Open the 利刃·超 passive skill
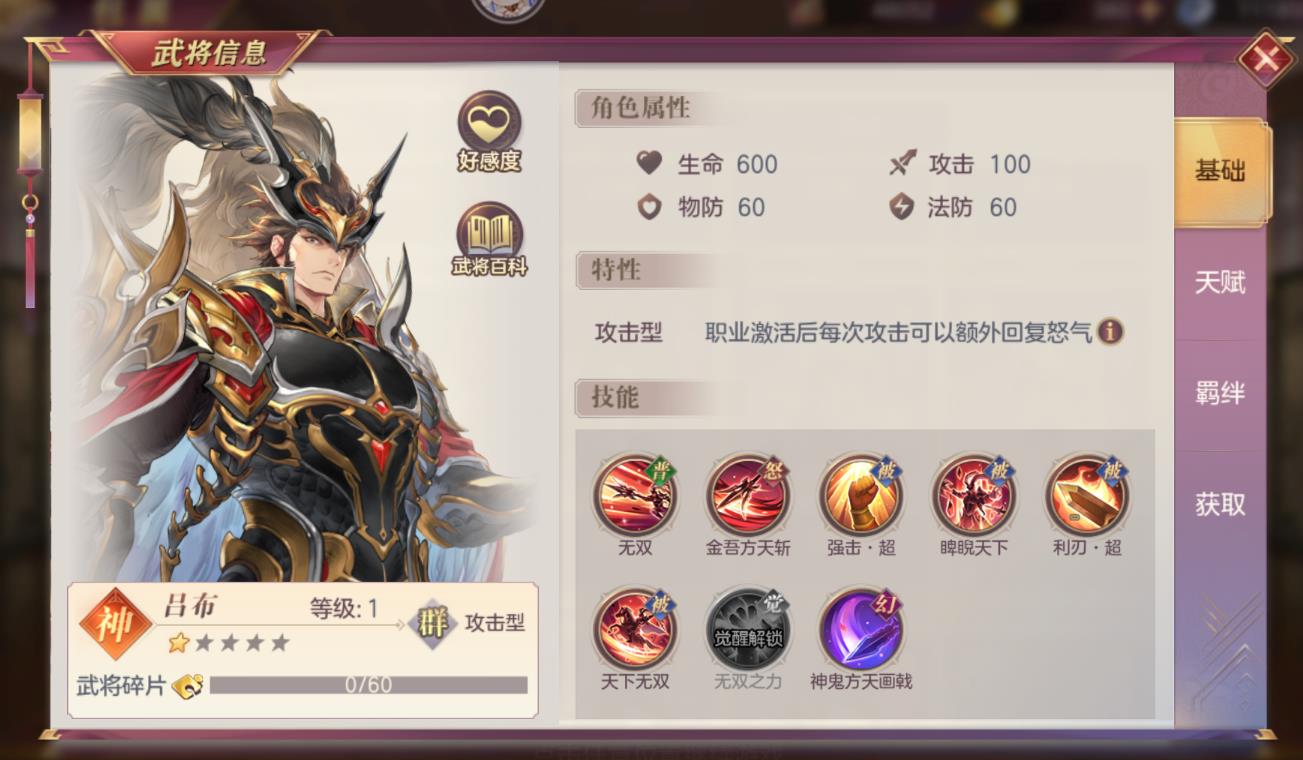 [1087, 497]
